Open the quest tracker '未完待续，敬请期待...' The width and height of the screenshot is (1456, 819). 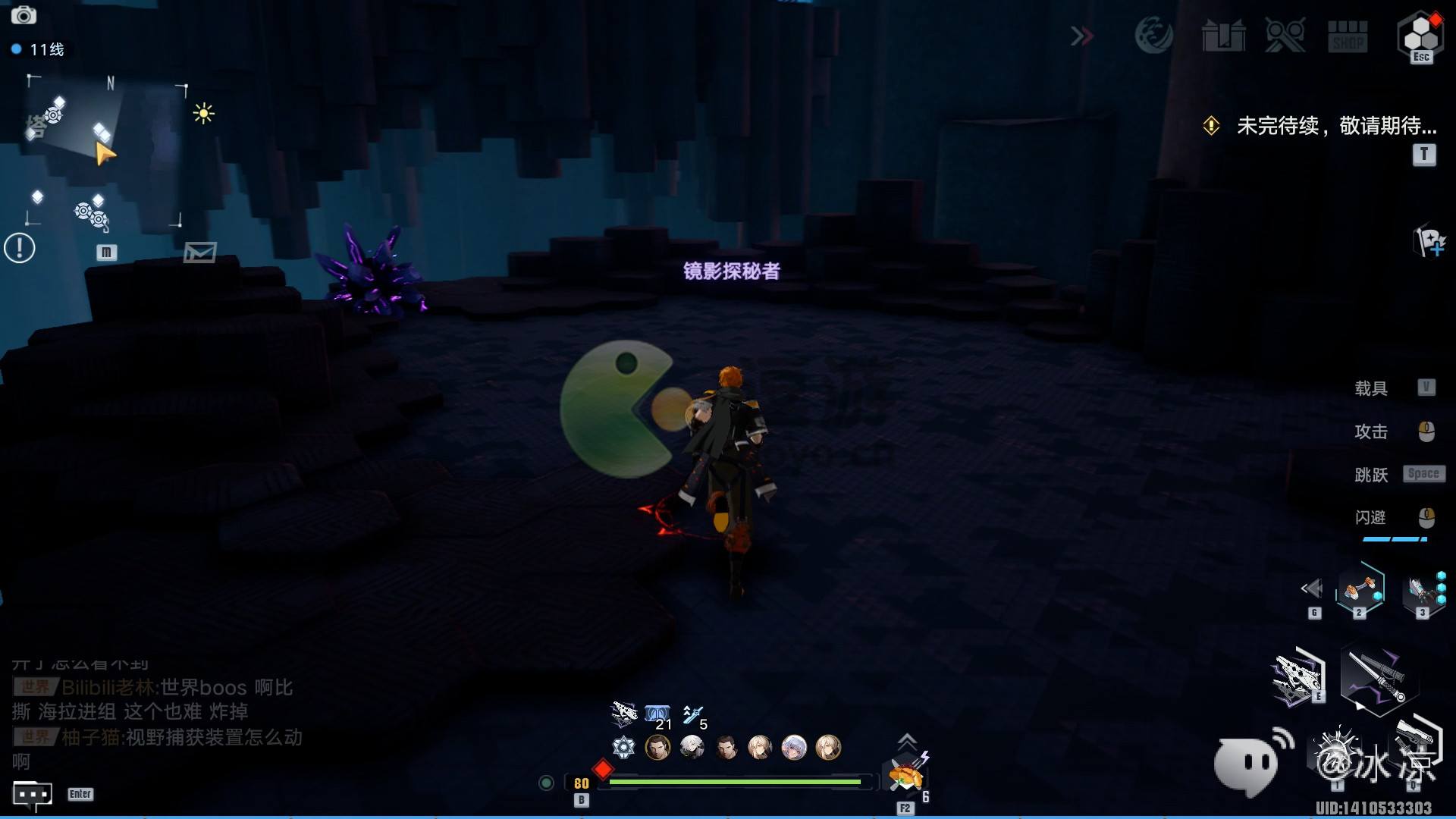pos(1336,126)
